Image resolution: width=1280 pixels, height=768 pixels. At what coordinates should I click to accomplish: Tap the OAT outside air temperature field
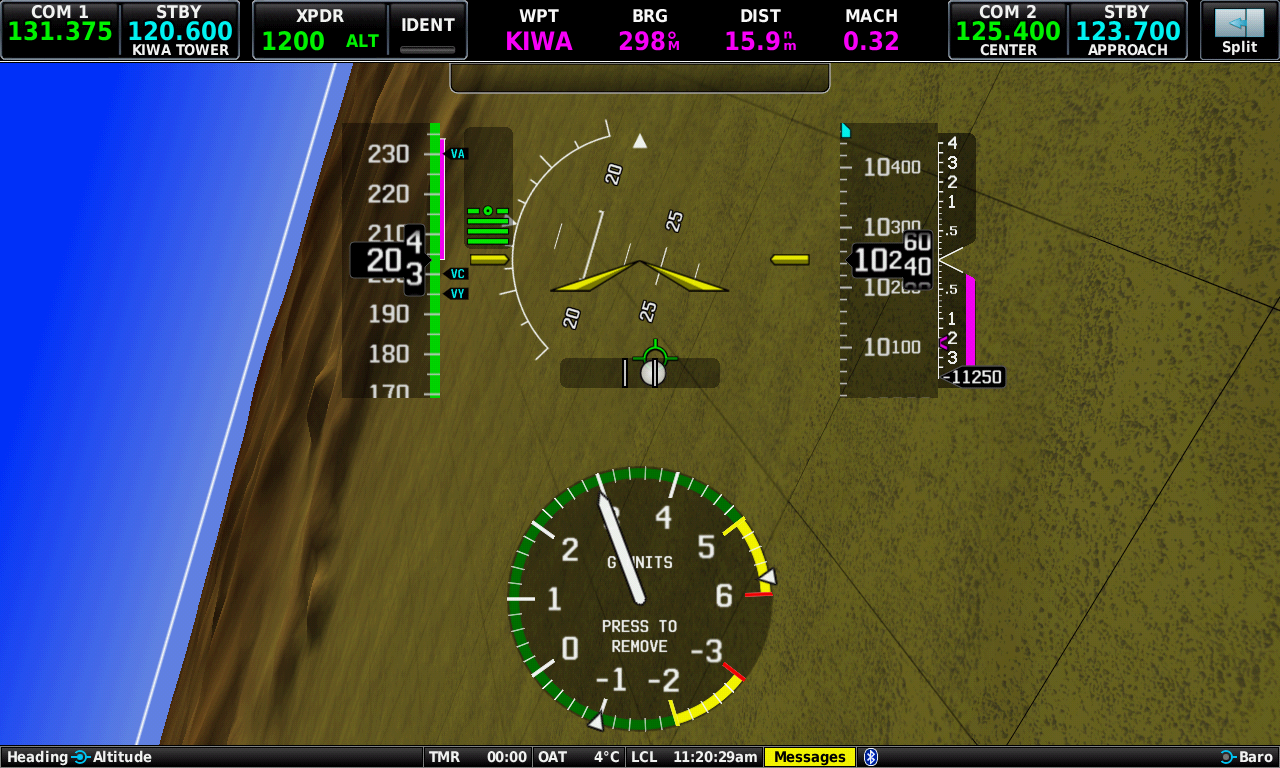579,757
